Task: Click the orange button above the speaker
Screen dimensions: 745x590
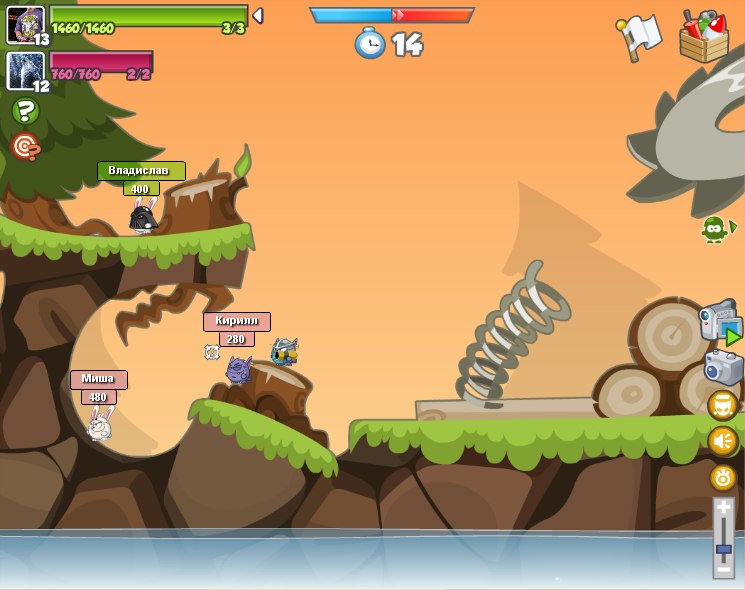Action: pos(722,405)
